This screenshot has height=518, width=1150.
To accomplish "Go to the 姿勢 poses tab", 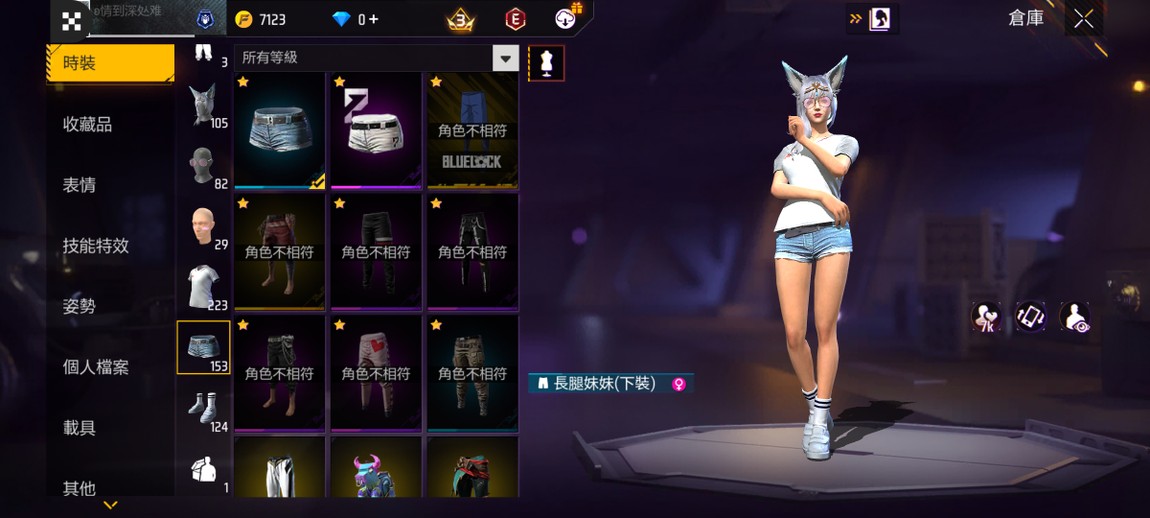I will [80, 306].
